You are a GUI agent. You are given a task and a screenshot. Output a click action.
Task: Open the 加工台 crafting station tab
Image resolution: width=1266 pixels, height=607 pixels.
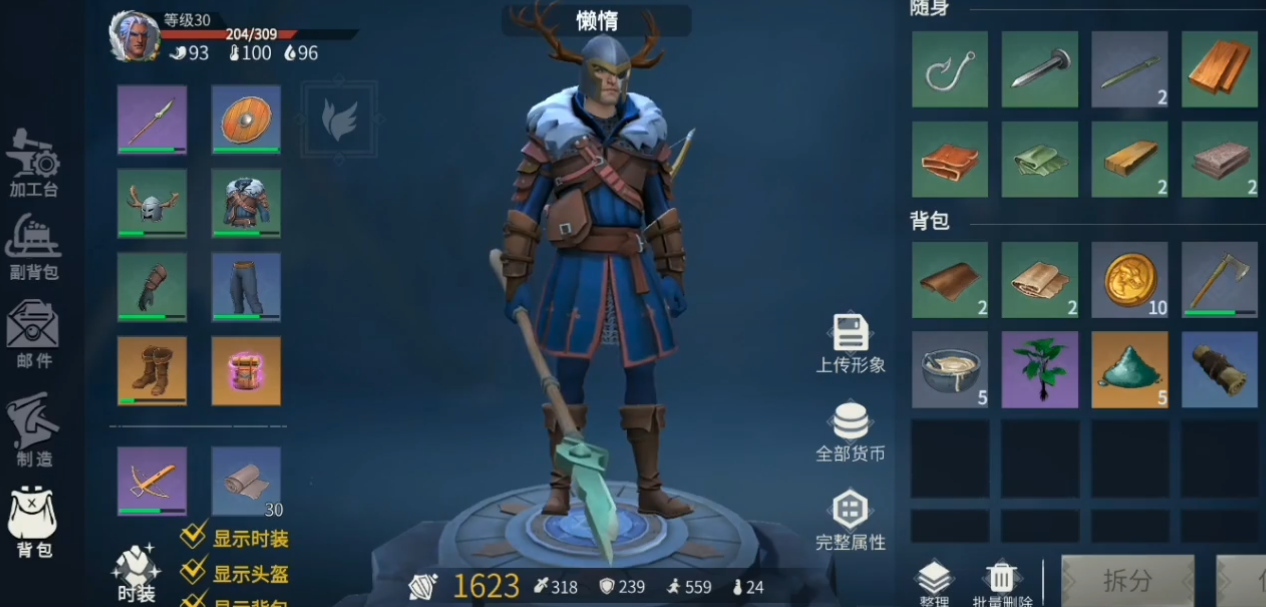[x=33, y=163]
